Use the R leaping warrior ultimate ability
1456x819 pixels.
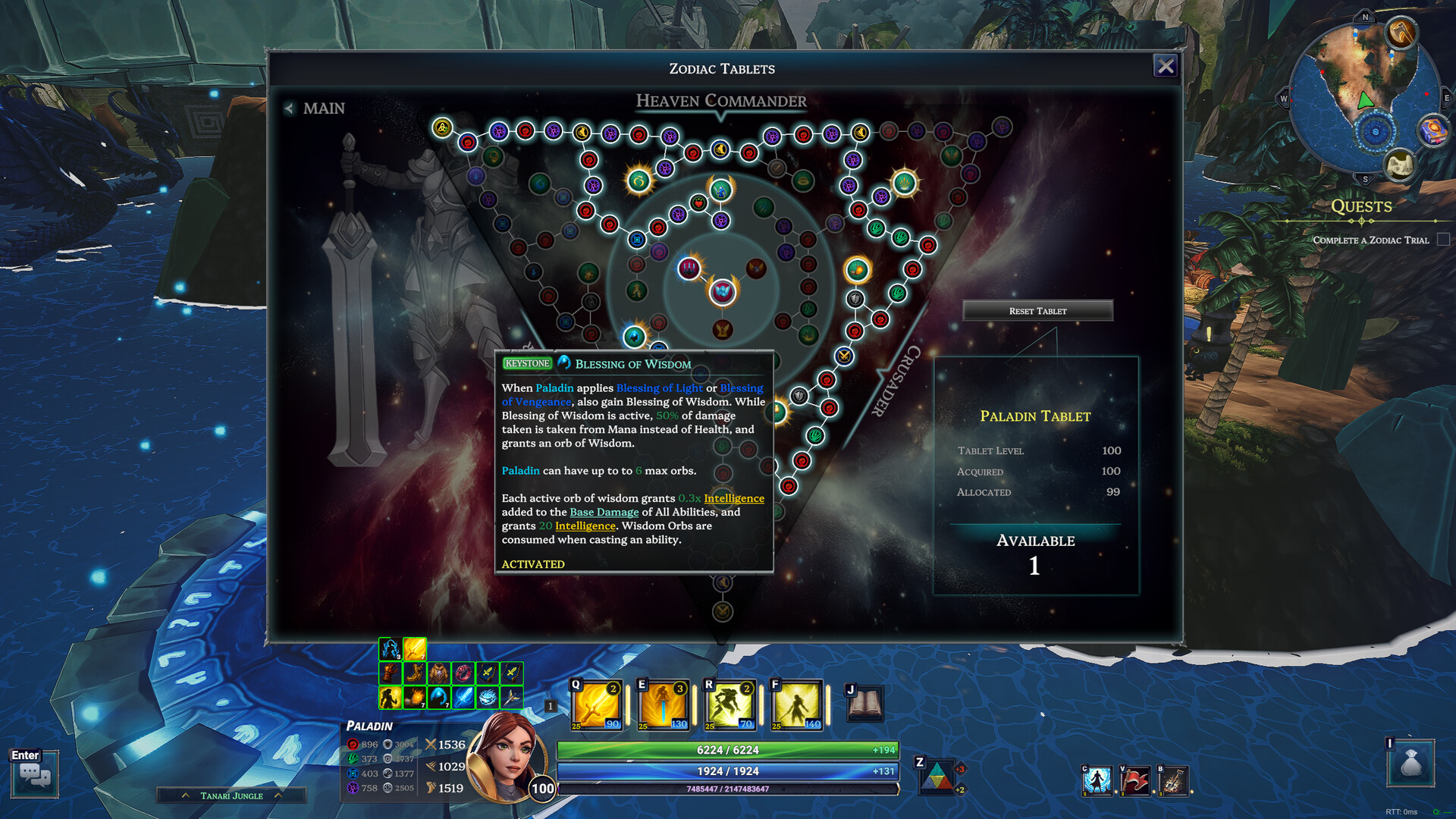(x=728, y=705)
